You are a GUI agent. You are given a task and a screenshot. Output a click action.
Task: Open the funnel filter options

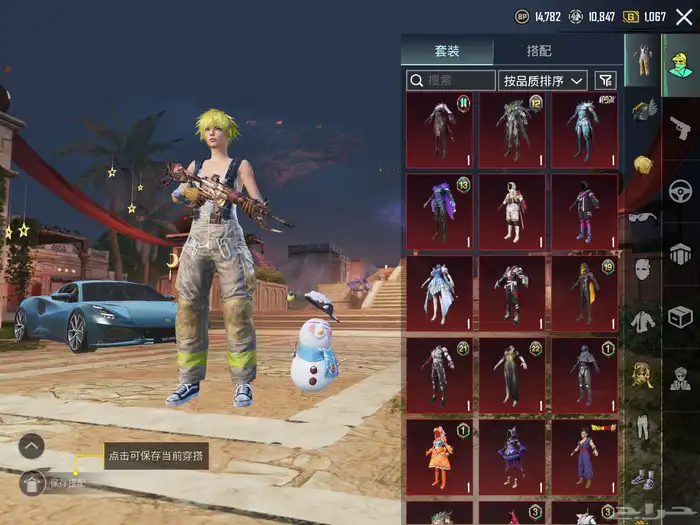606,80
